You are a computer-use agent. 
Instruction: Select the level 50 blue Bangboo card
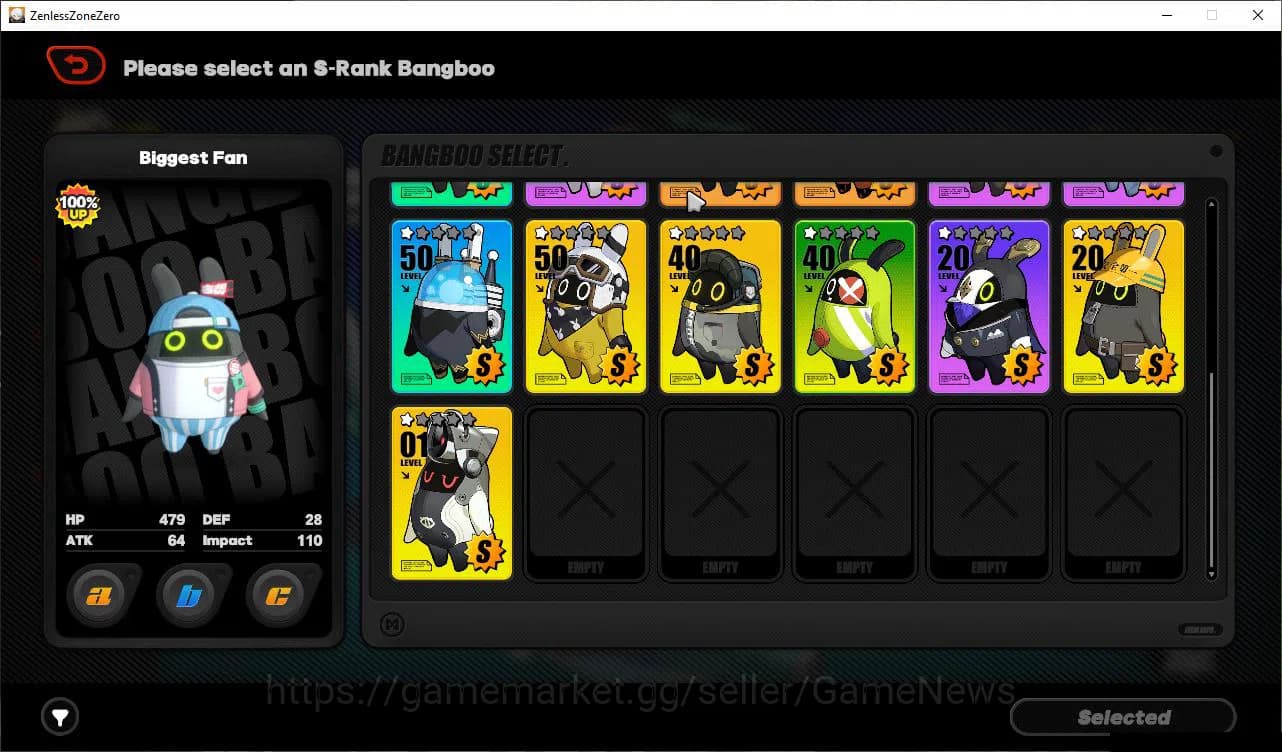[x=451, y=306]
